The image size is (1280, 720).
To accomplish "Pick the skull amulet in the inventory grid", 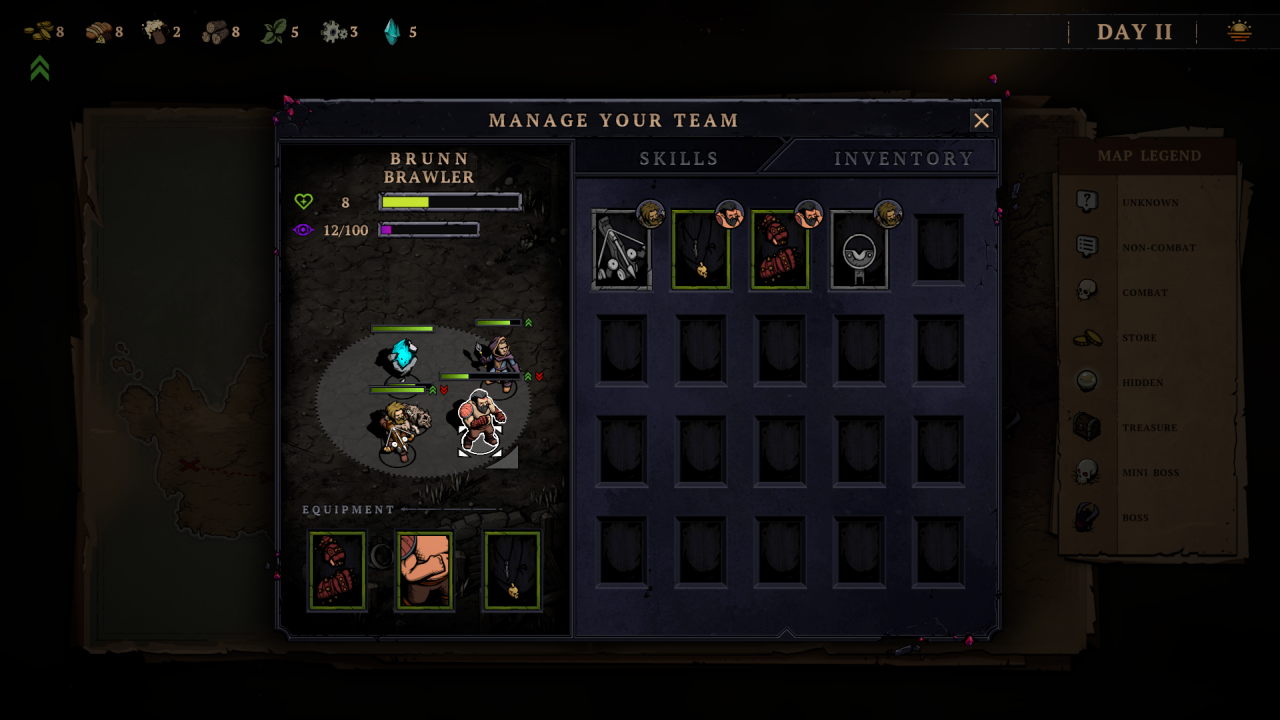I will [700, 250].
